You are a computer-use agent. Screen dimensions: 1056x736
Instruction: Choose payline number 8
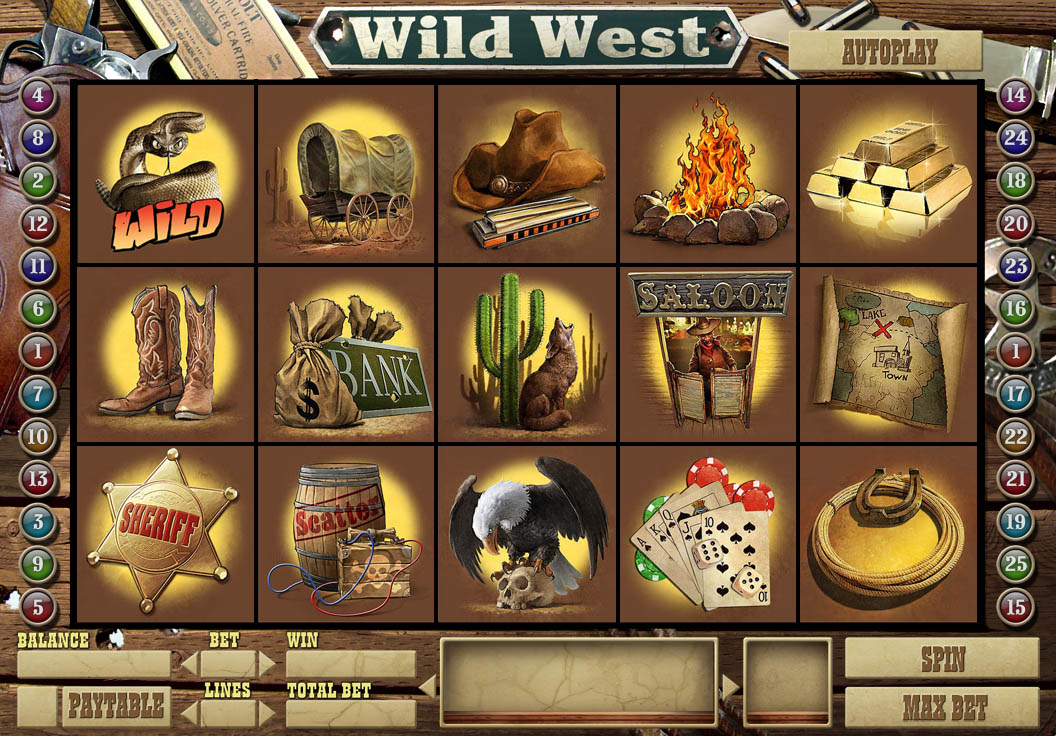pos(38,138)
